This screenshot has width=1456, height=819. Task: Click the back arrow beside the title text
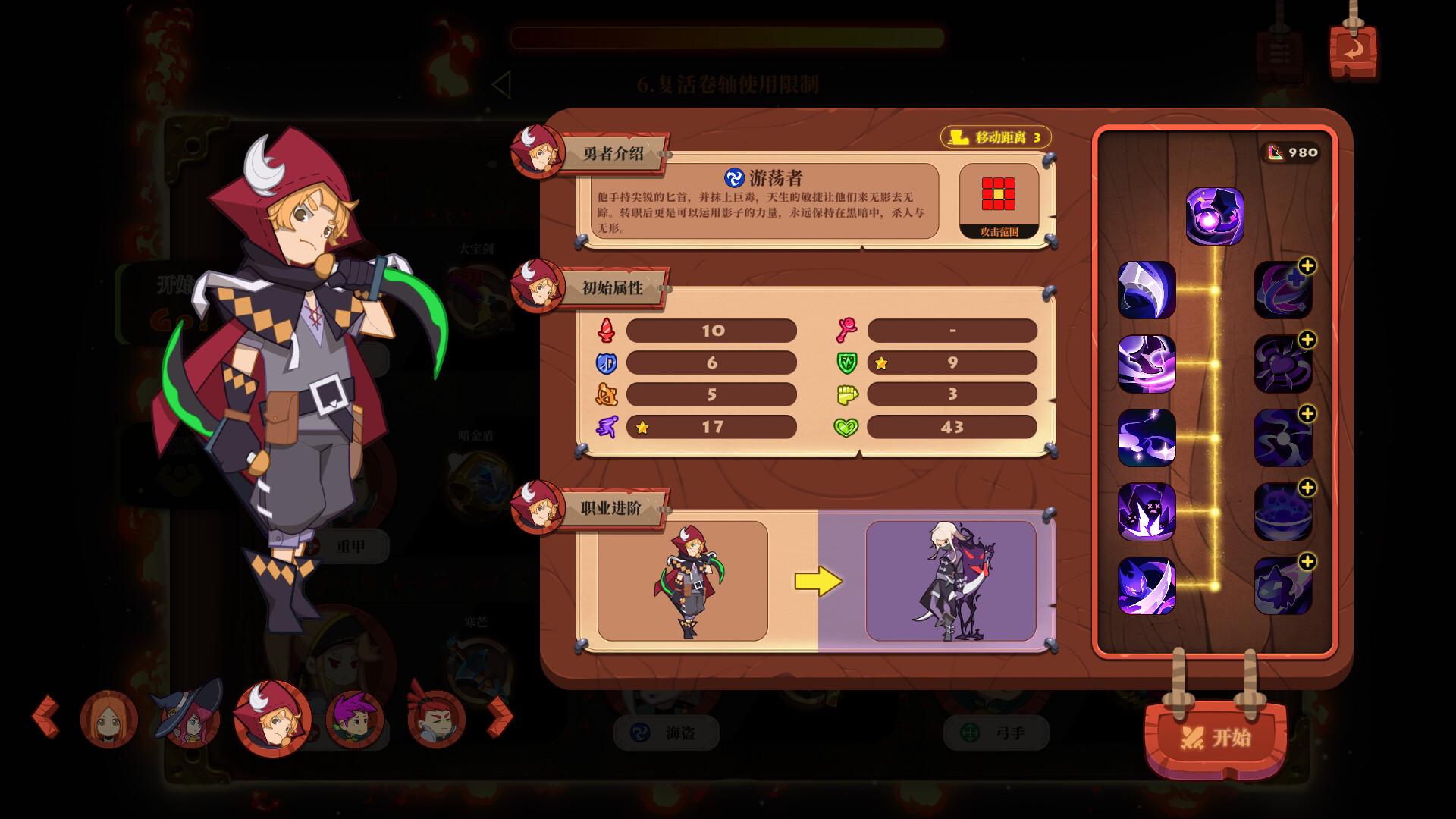[502, 85]
